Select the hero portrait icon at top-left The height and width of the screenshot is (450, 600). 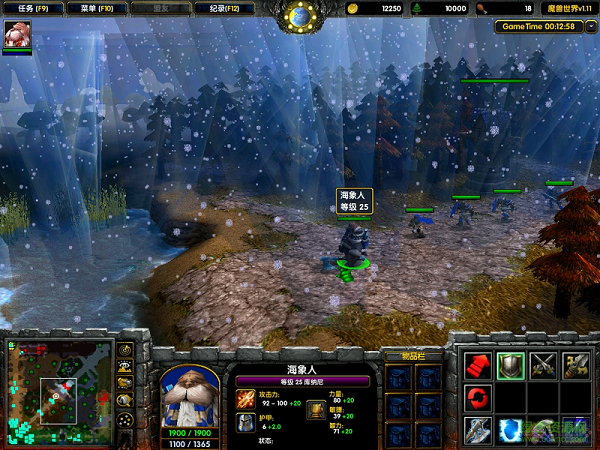(x=17, y=34)
